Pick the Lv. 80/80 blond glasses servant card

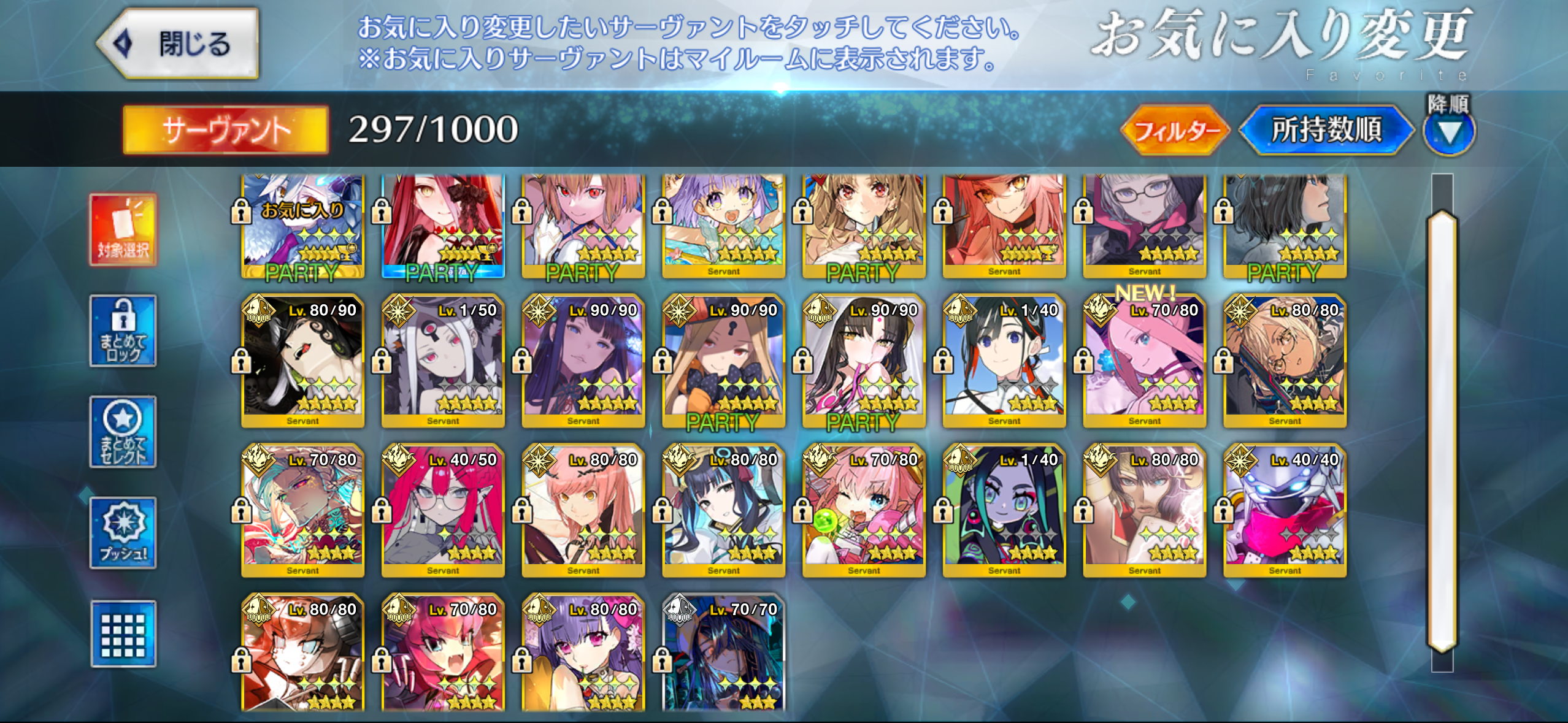pos(1285,362)
